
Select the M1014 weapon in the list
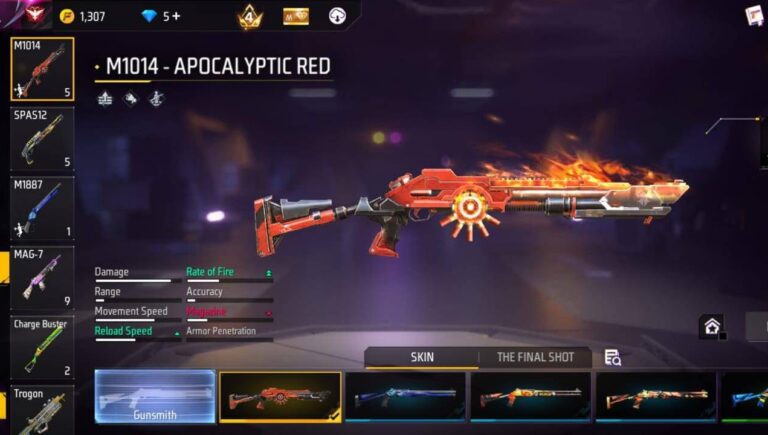click(42, 69)
